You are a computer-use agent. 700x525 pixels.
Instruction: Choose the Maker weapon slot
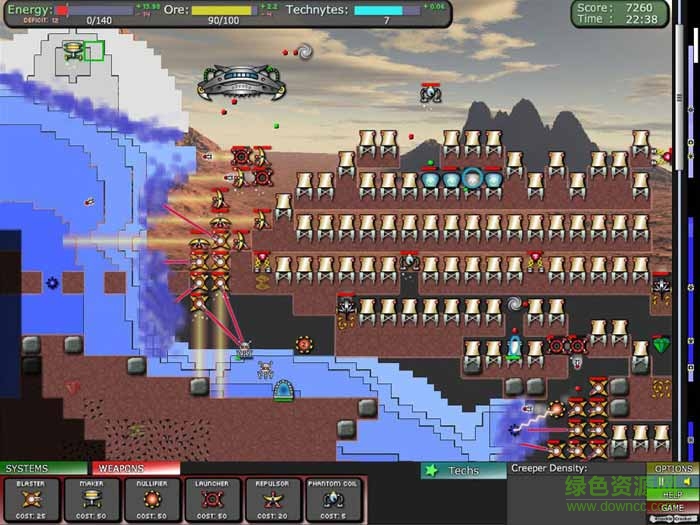(93, 499)
